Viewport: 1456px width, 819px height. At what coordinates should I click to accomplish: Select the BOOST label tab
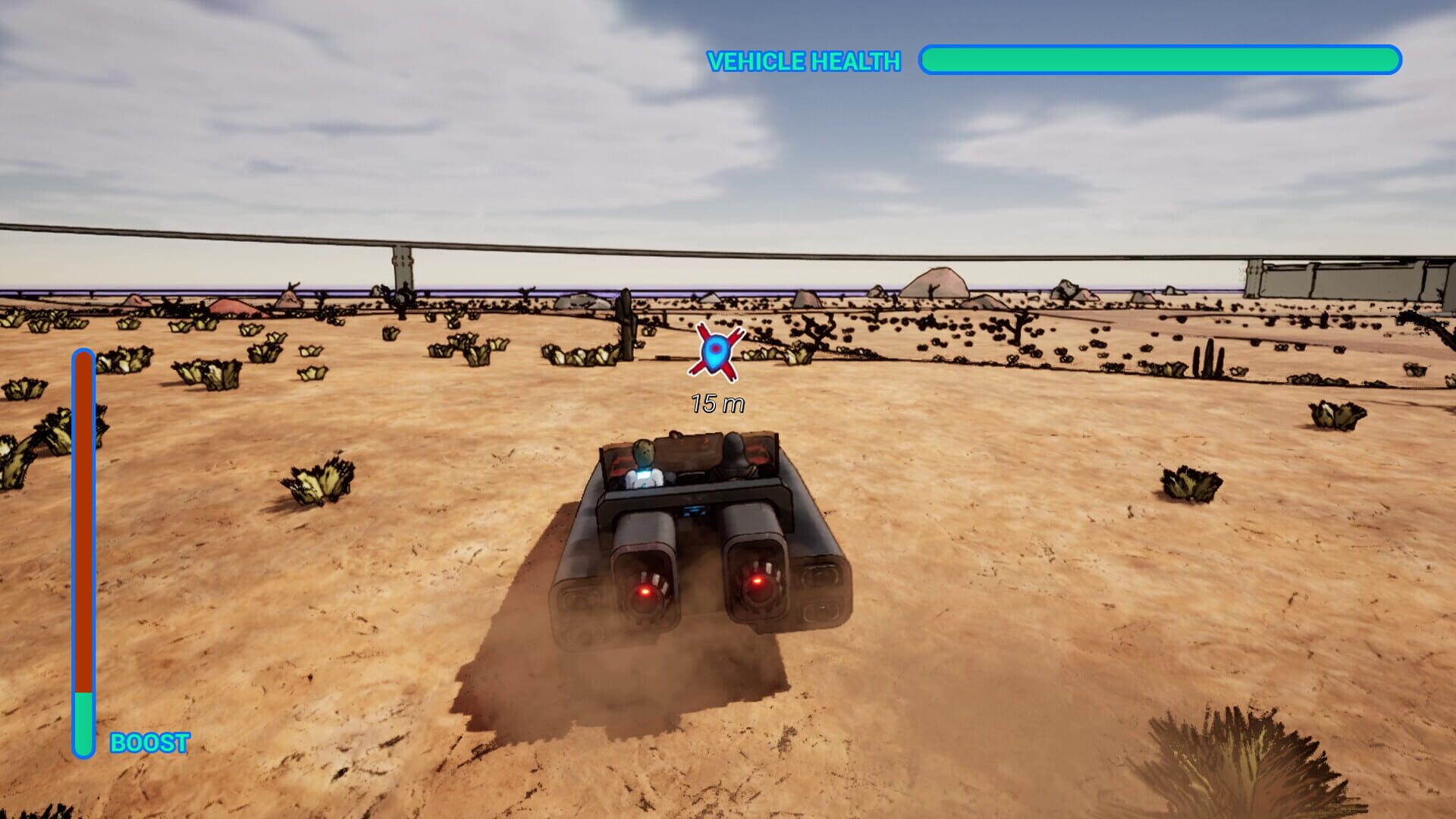point(149,743)
